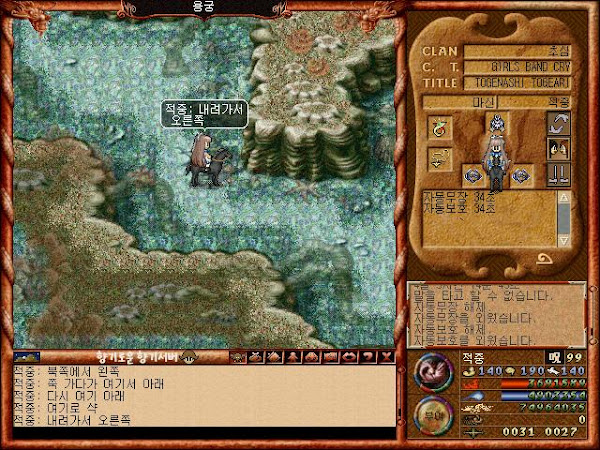Select the boots equipment icon
This screenshot has width=600, height=450.
[559, 175]
